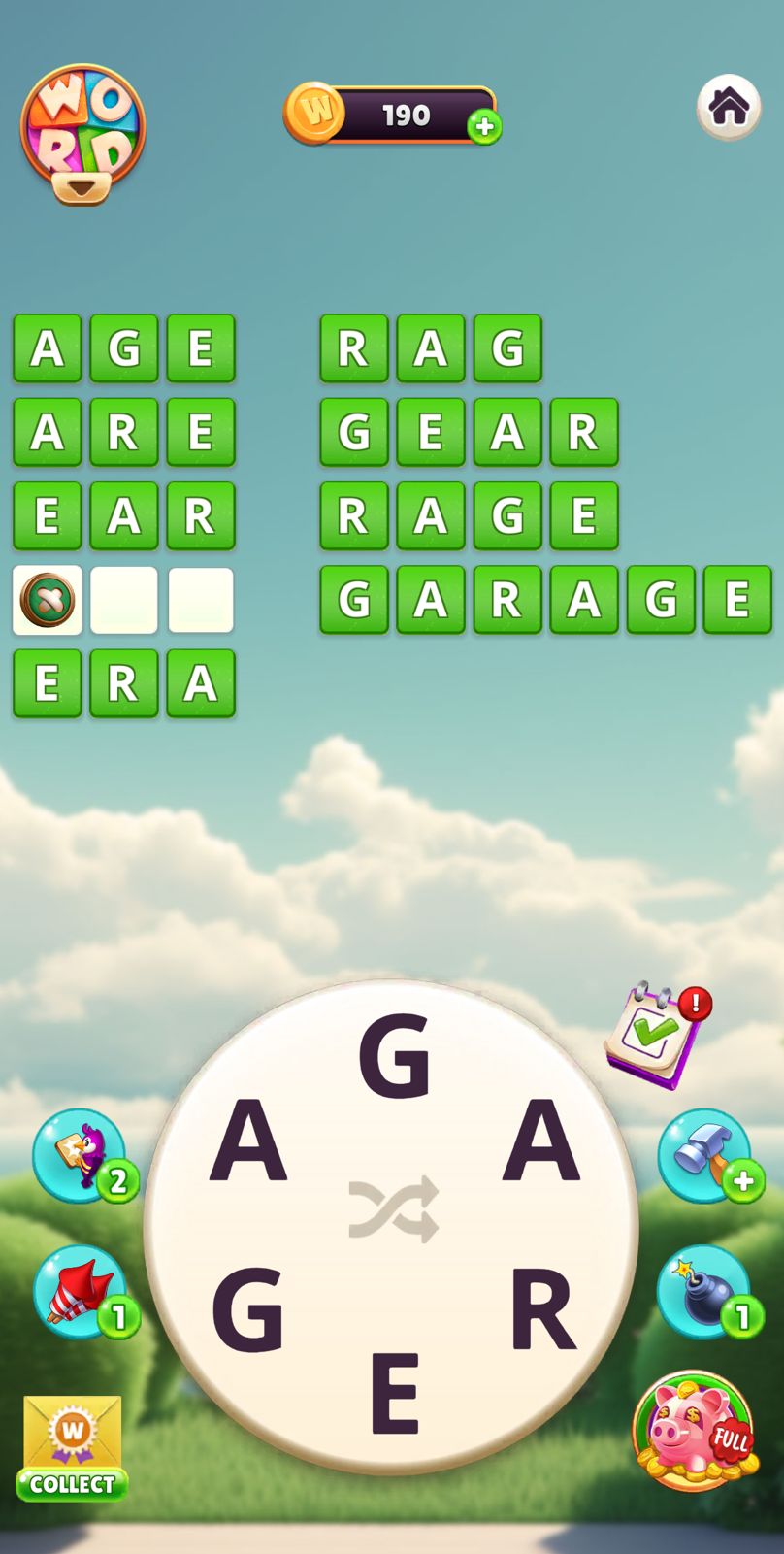The width and height of the screenshot is (784, 1554).
Task: Activate the bomb booster
Action: (704, 1292)
